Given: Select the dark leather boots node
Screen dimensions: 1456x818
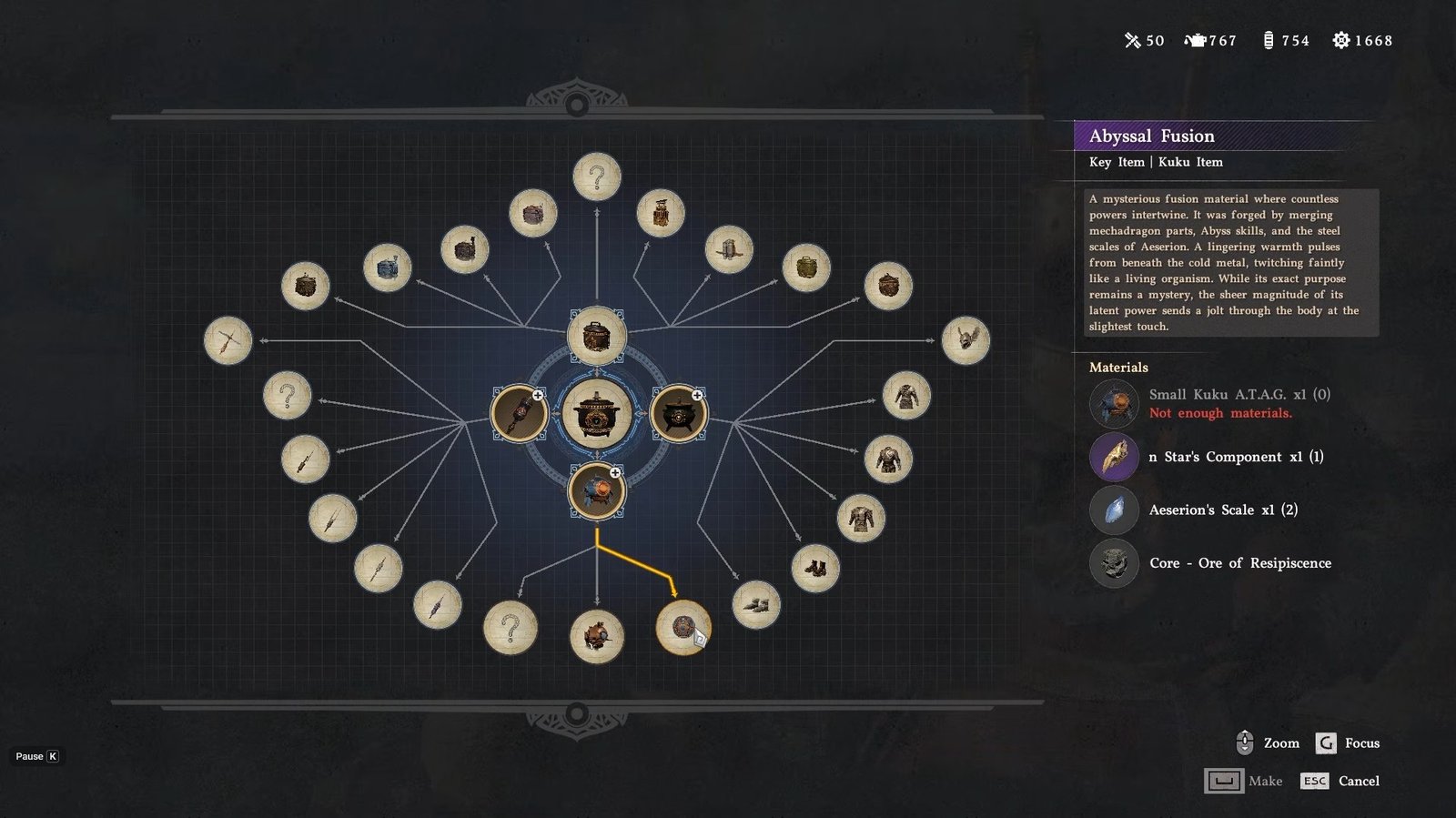Looking at the screenshot, I should click(x=815, y=568).
